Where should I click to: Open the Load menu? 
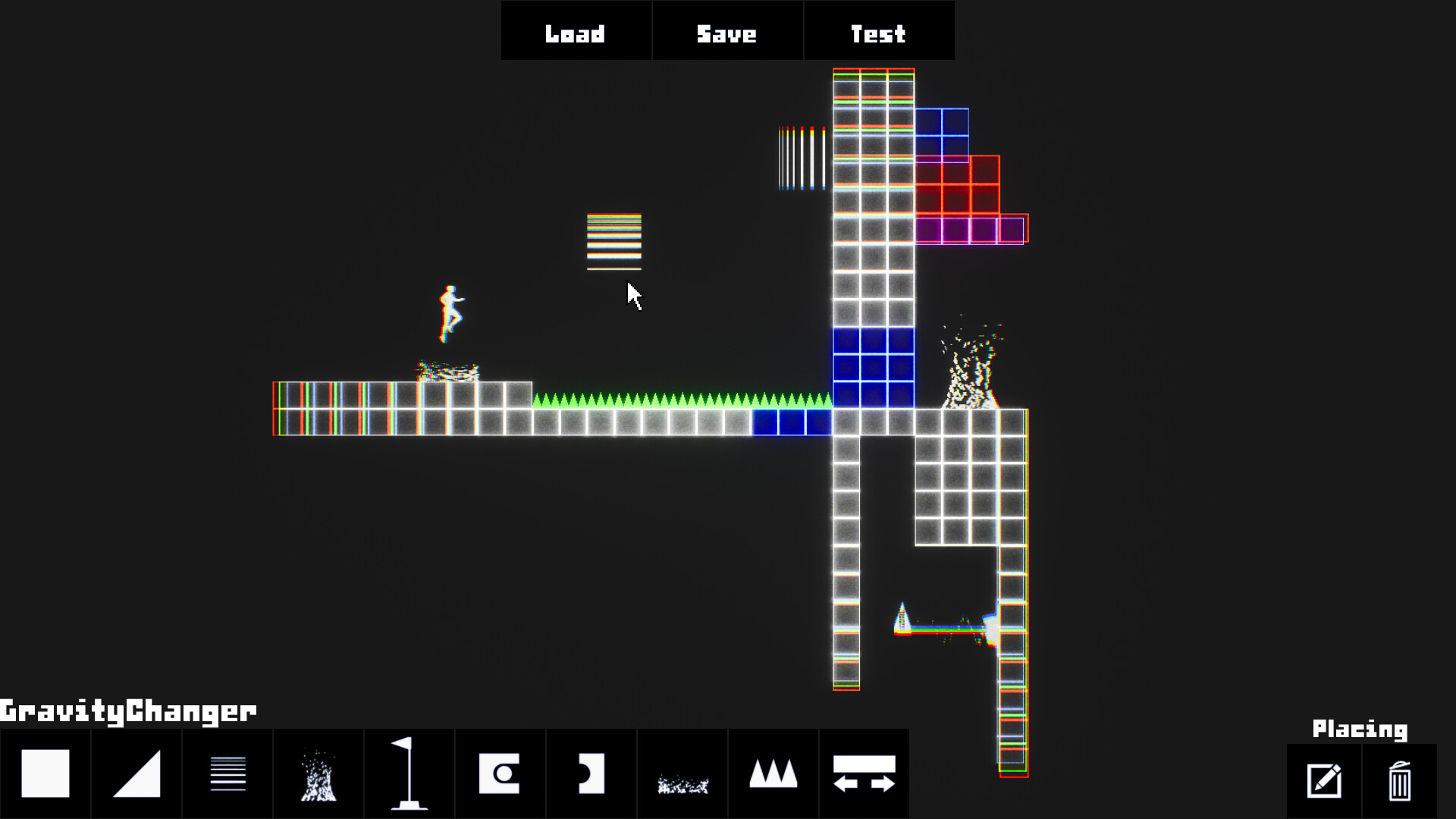click(575, 32)
